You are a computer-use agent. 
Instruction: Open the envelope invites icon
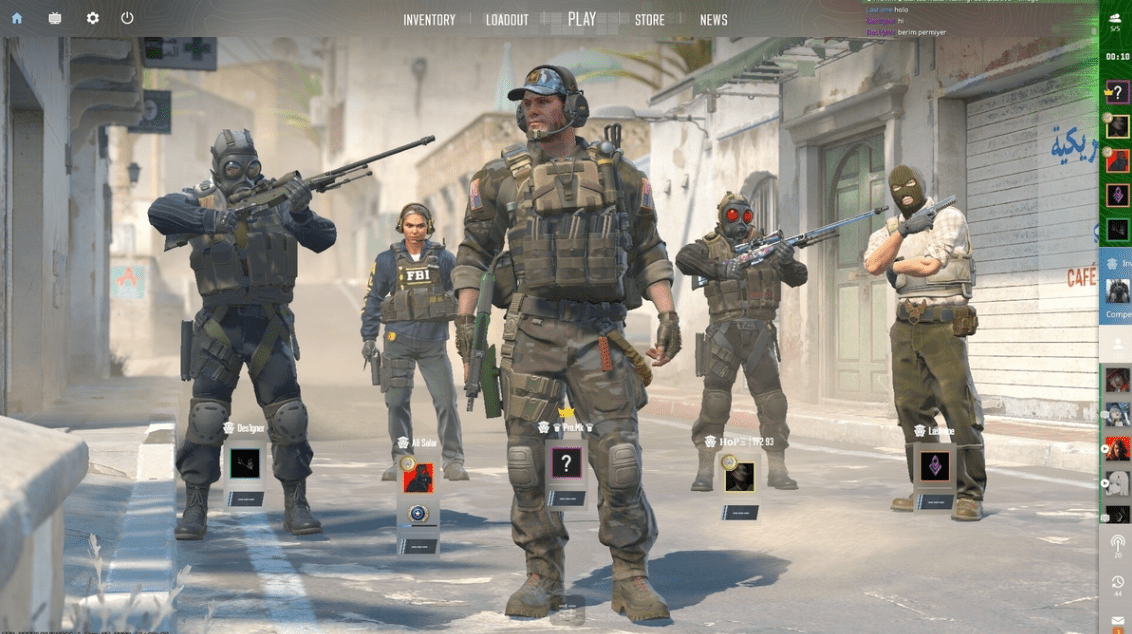click(1117, 622)
